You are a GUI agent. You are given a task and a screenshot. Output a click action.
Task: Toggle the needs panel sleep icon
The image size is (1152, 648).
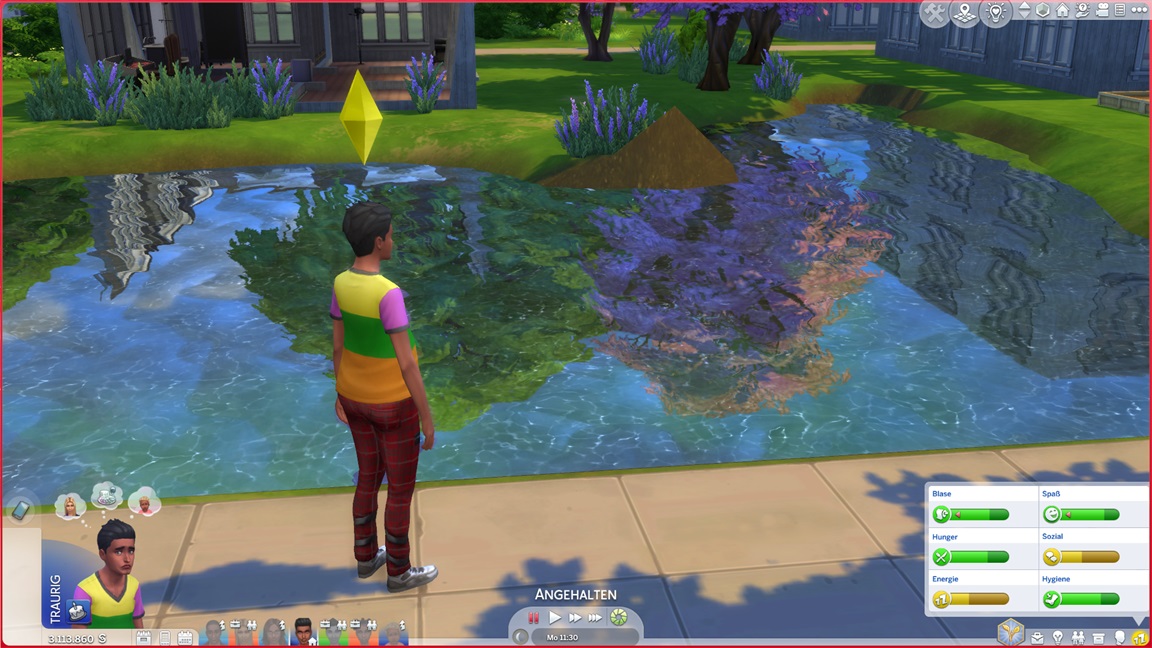coord(1139,637)
